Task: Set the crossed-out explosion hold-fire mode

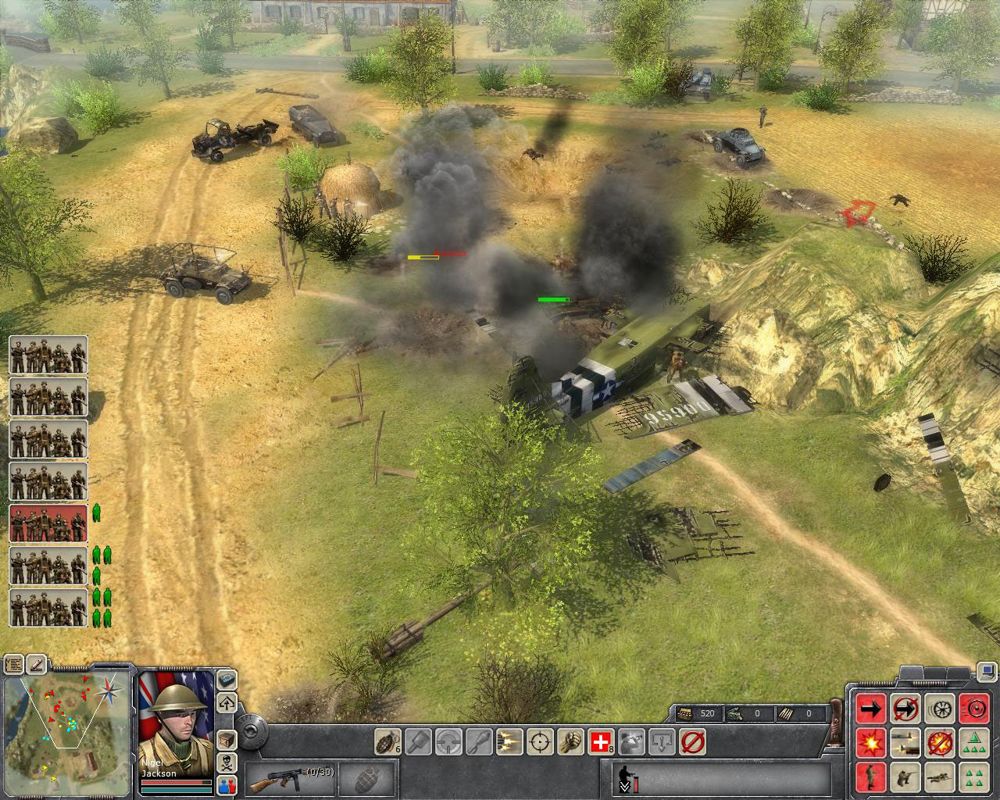Action: tap(939, 742)
